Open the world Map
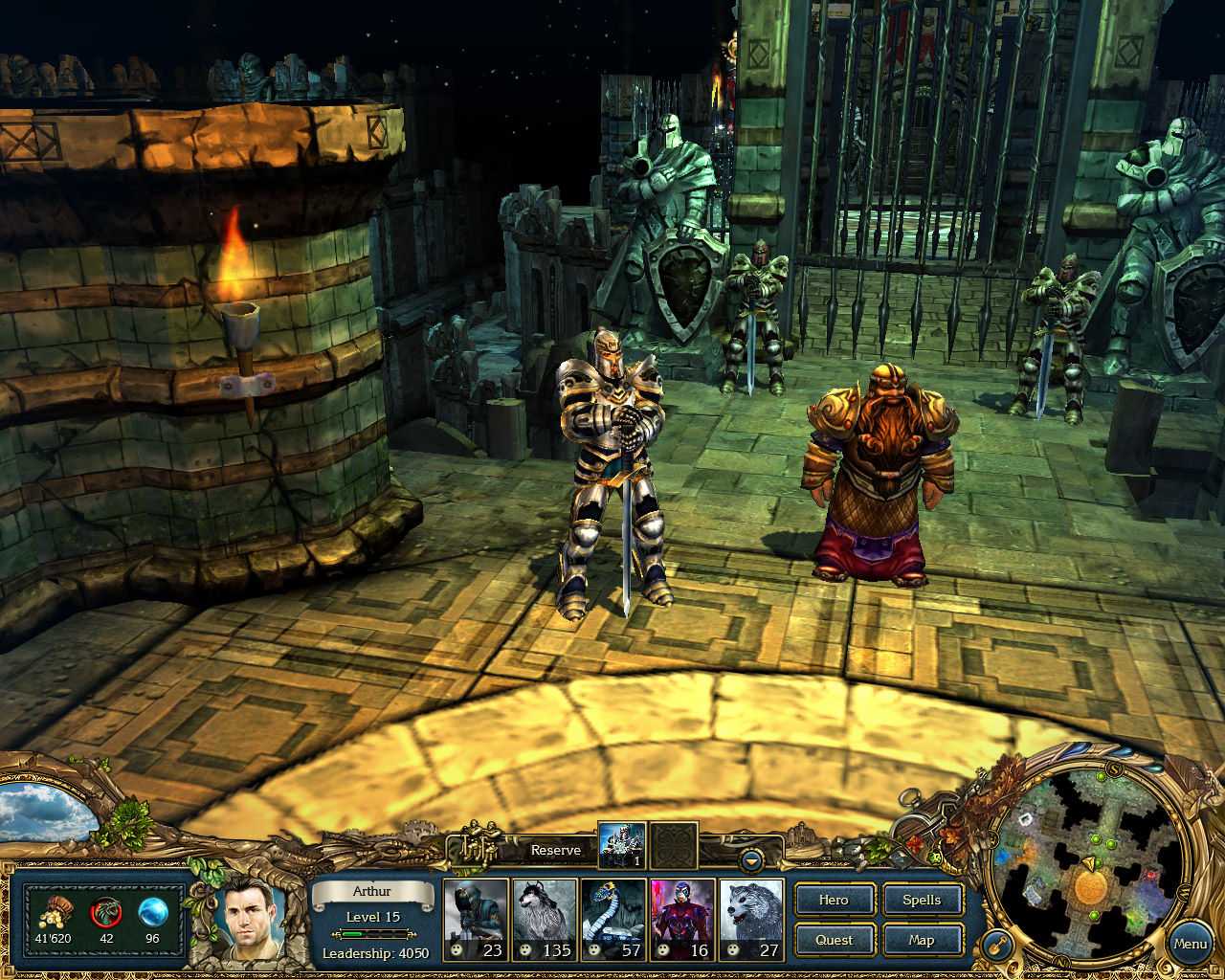Screen dimensions: 1225x980 (x=921, y=940)
